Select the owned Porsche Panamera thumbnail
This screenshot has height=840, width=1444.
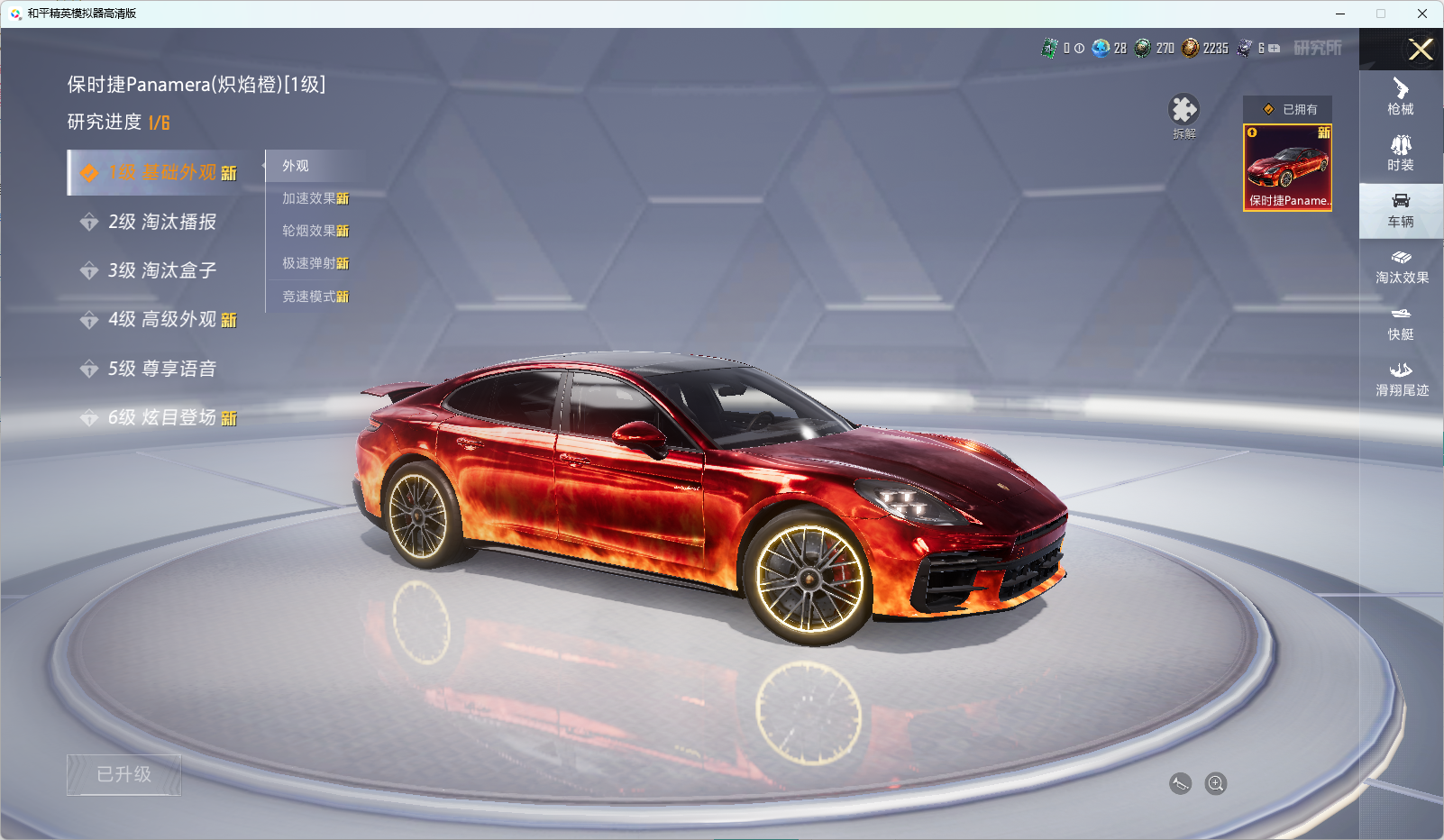(1287, 168)
